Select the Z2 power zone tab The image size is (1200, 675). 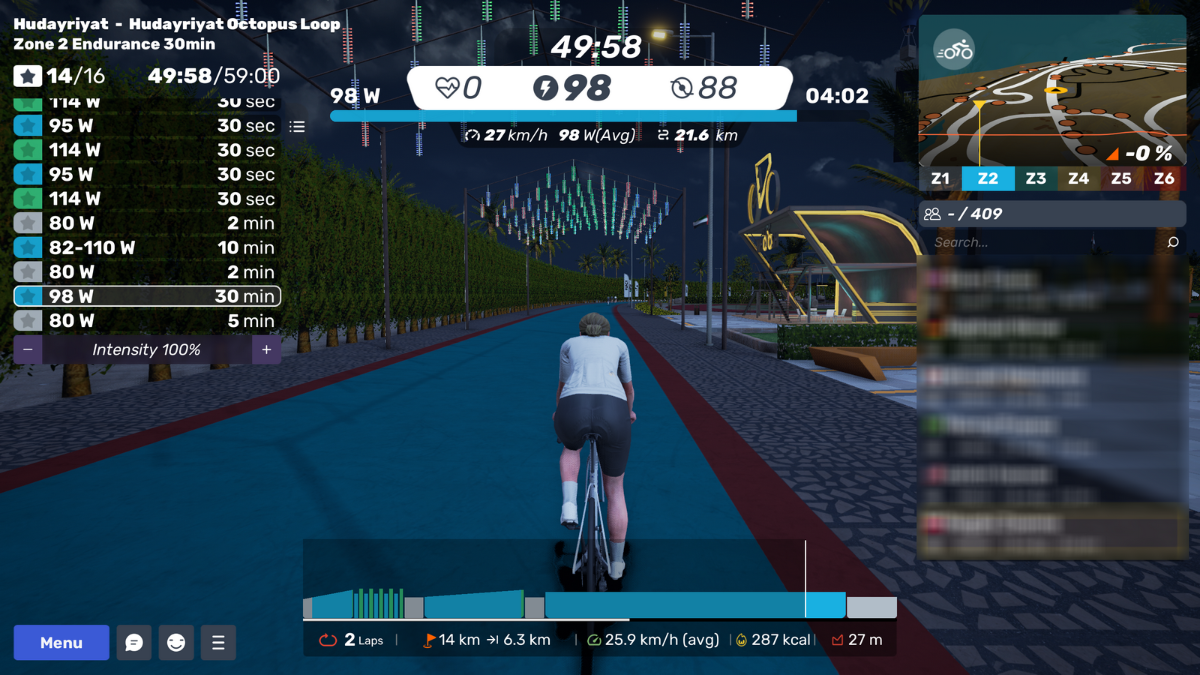point(987,179)
